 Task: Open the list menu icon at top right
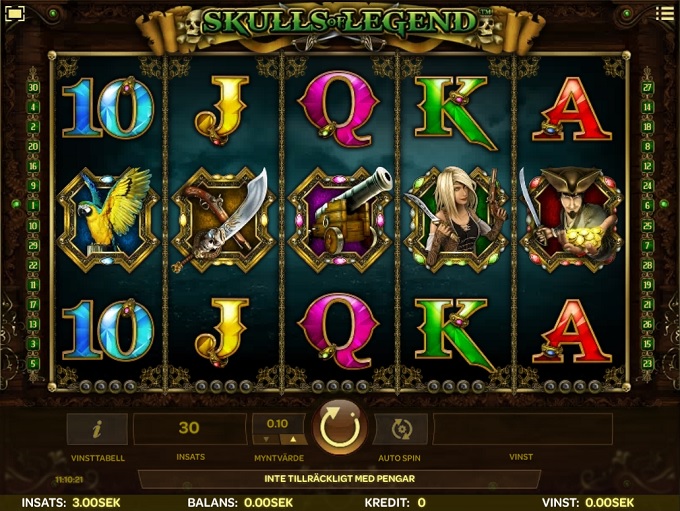coord(664,13)
